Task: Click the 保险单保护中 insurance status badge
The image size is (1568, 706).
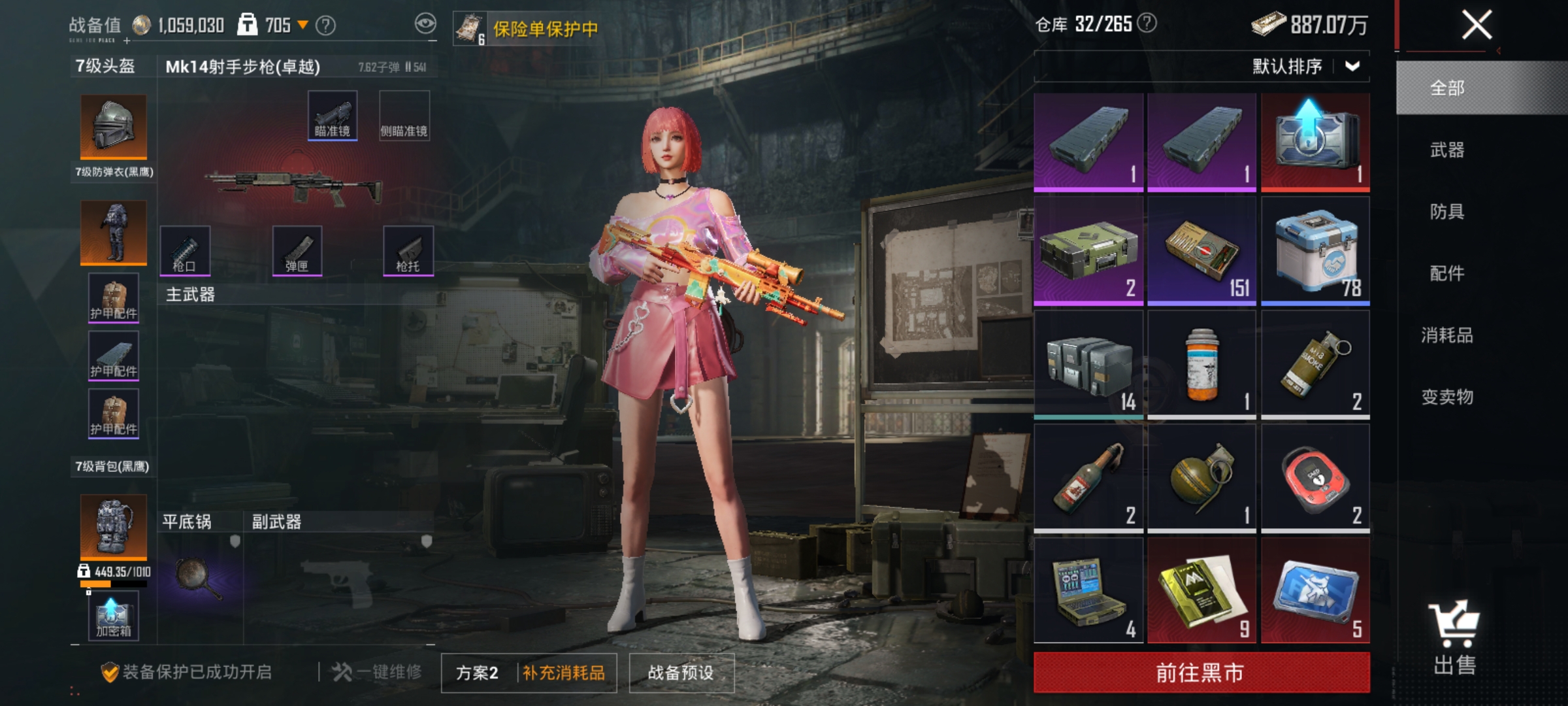Action: pos(529,27)
